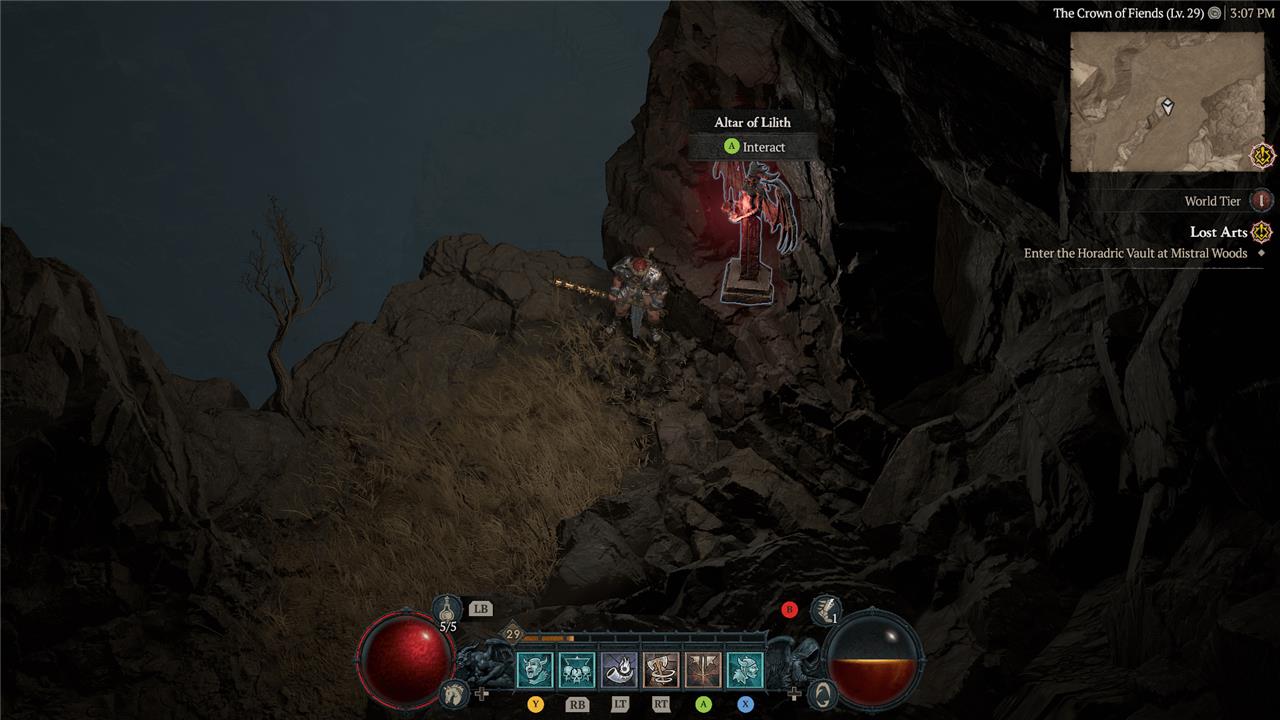
Task: Click the swirl icon beside the resource orb
Action: pos(822,692)
